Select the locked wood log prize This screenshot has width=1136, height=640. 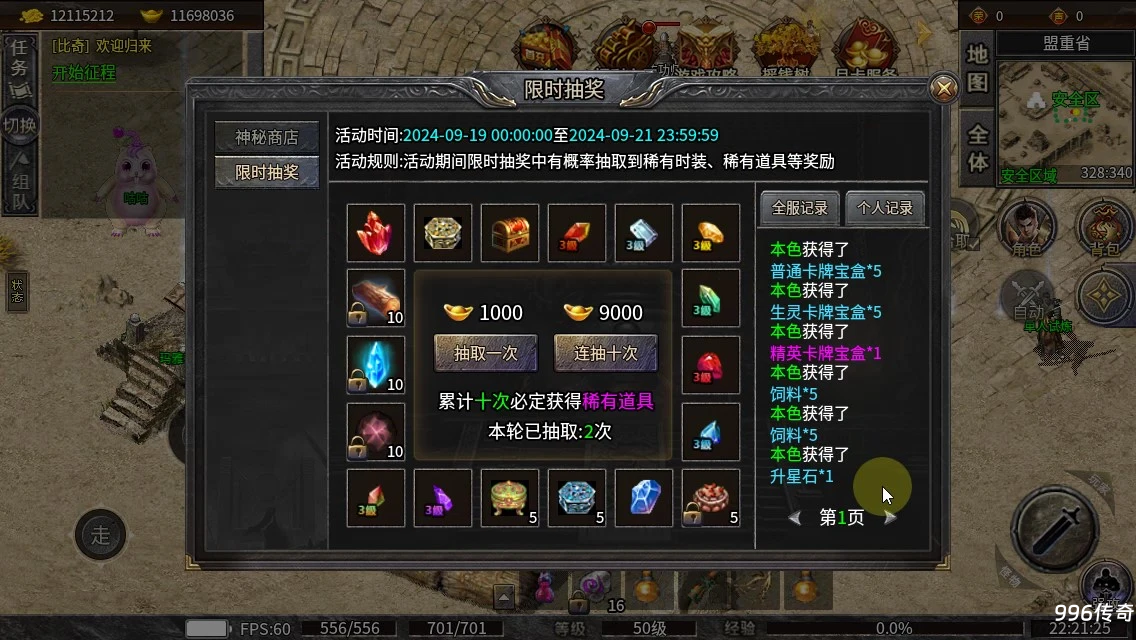(376, 298)
